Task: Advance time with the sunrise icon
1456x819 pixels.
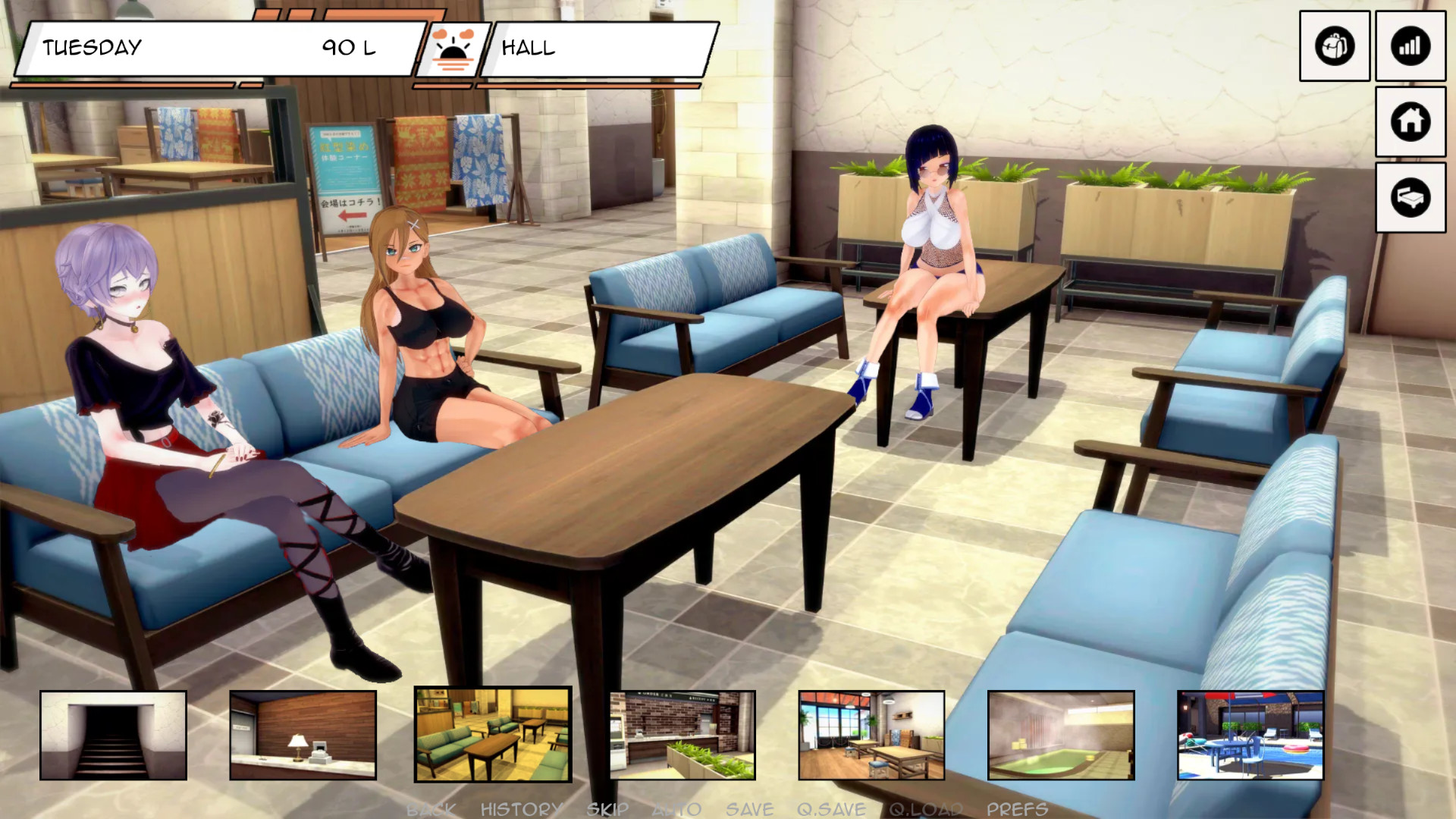Action: 453,50
